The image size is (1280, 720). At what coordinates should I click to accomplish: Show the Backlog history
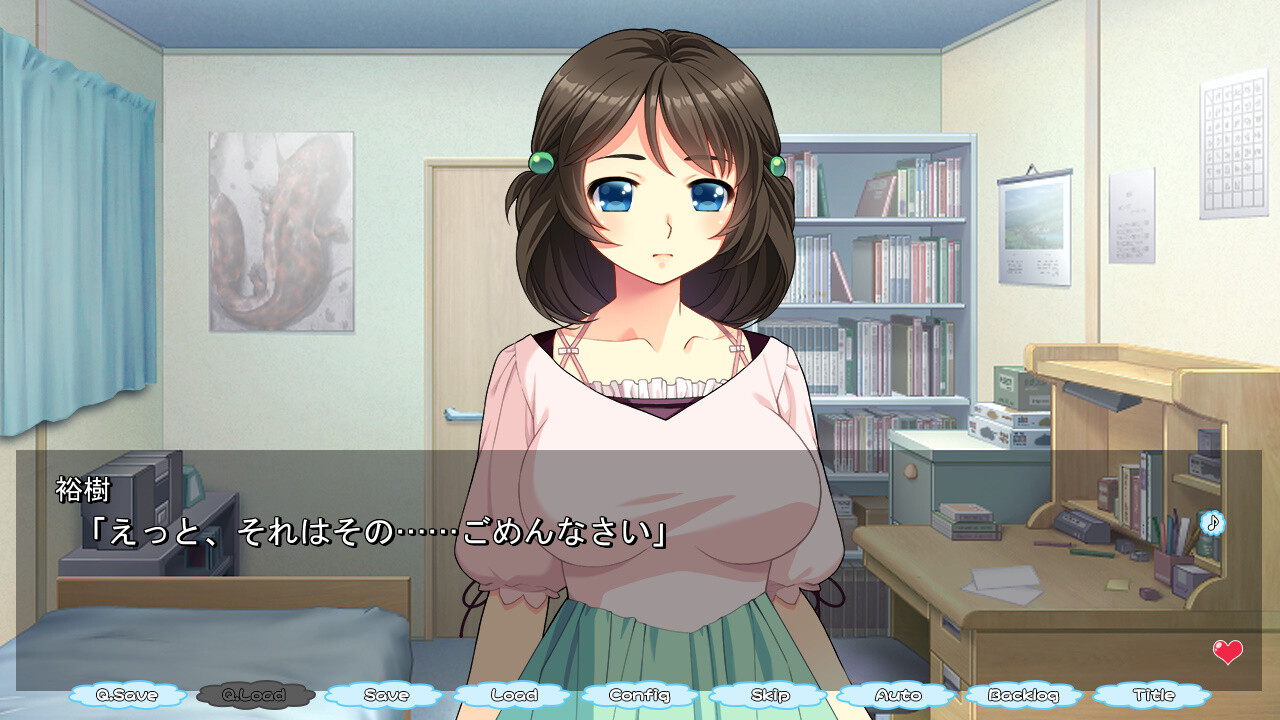[1023, 695]
